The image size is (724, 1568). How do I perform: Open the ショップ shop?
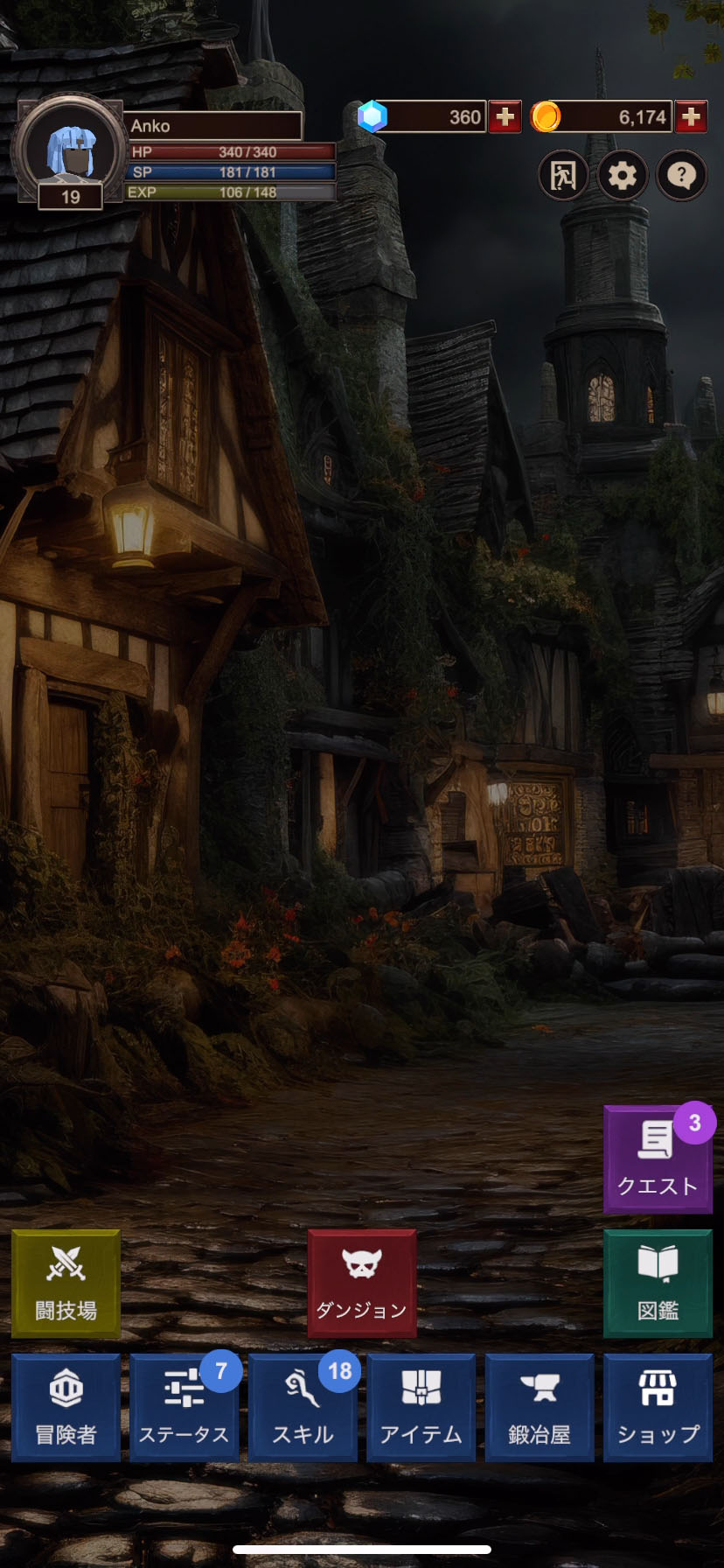tap(658, 1407)
